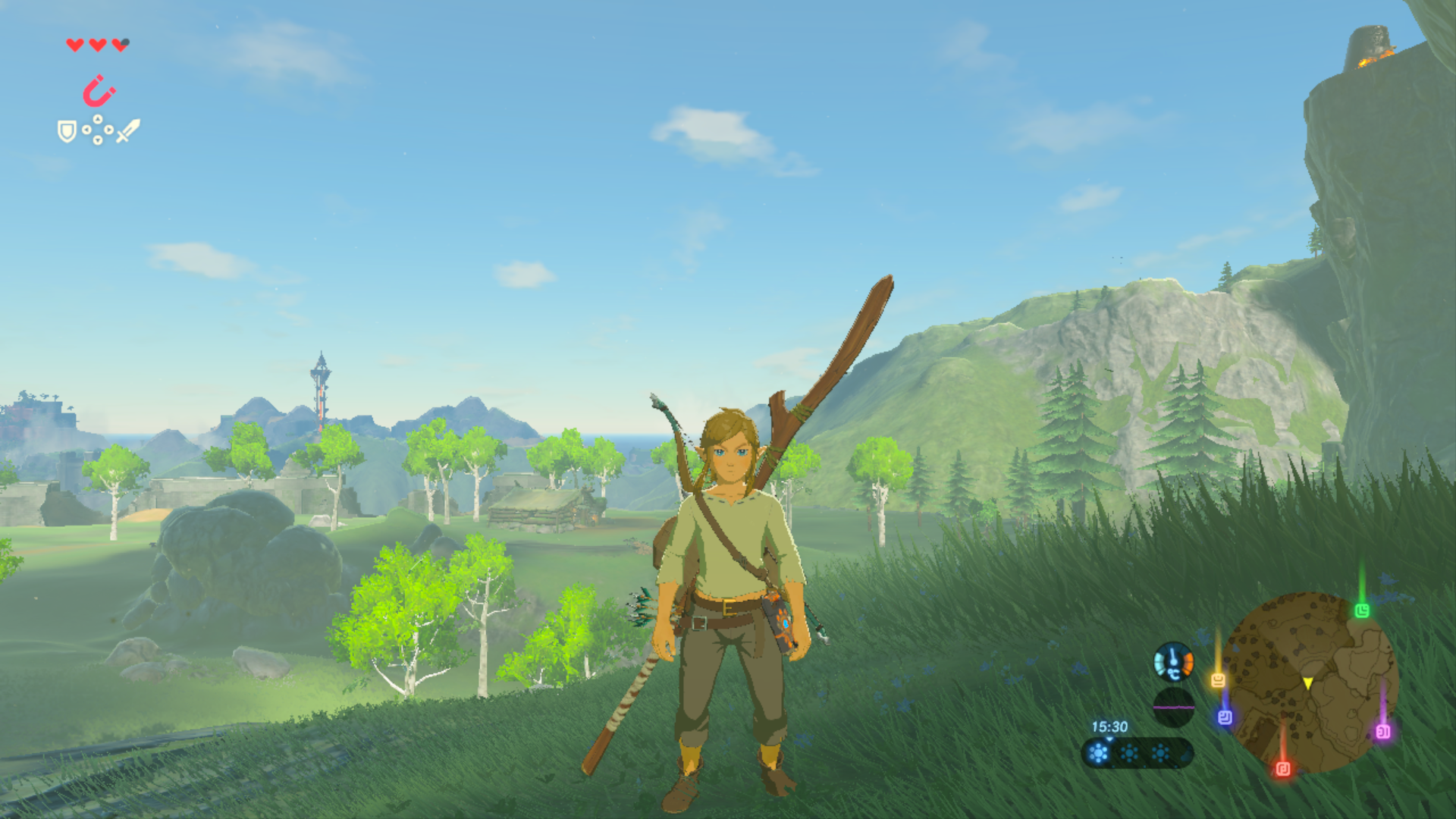
Task: Click the 15:30 time display
Action: pyautogui.click(x=1110, y=727)
